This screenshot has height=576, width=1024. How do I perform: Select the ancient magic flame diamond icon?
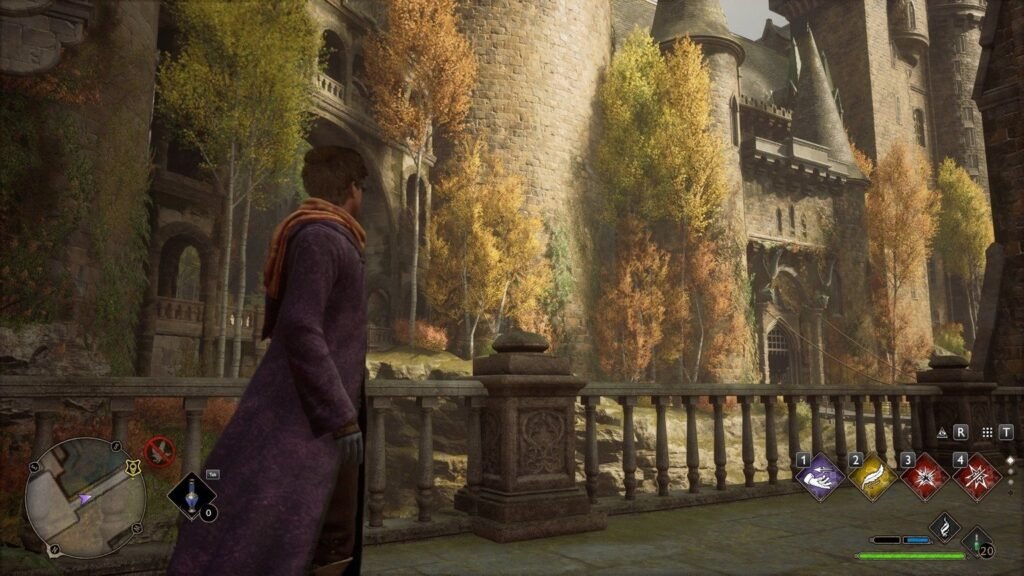click(x=945, y=528)
